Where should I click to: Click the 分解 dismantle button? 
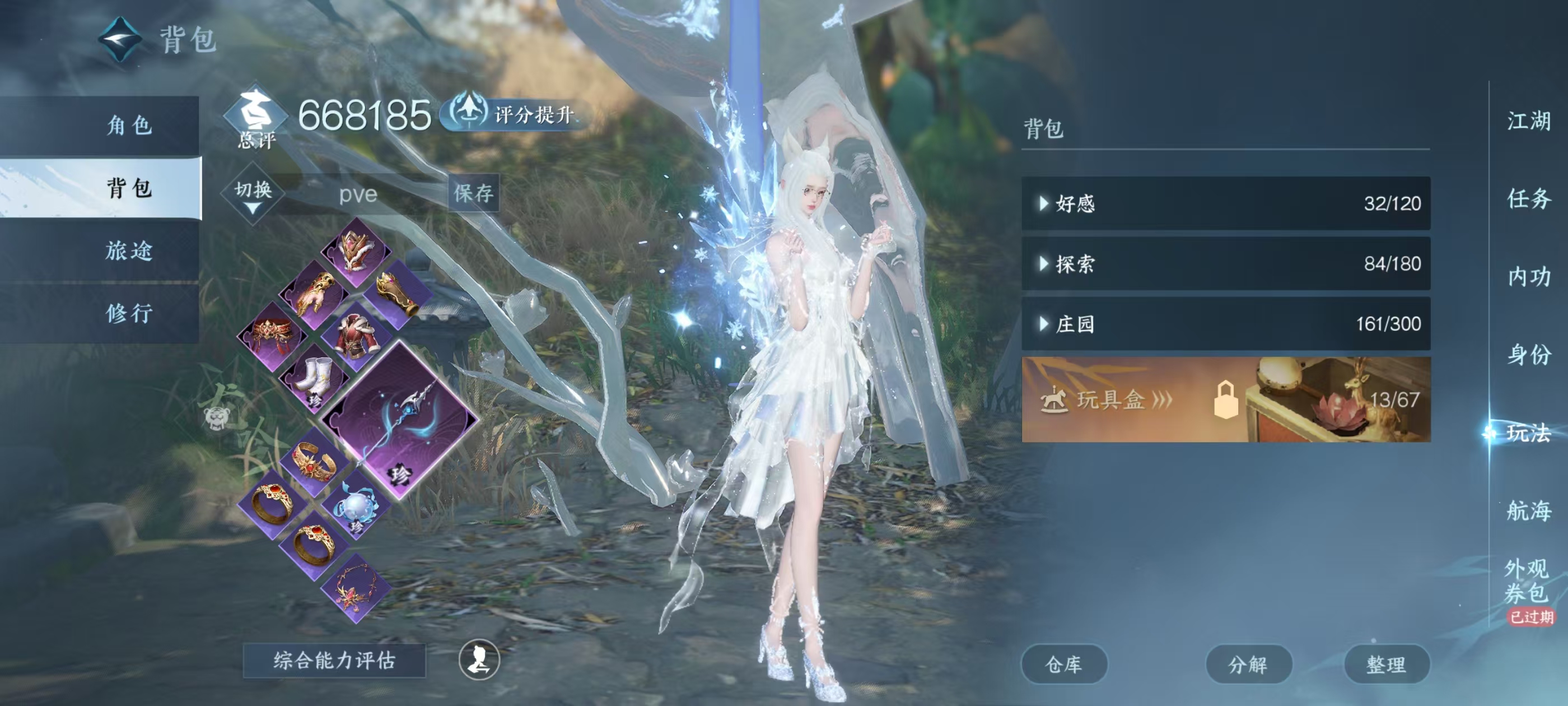tap(1248, 664)
